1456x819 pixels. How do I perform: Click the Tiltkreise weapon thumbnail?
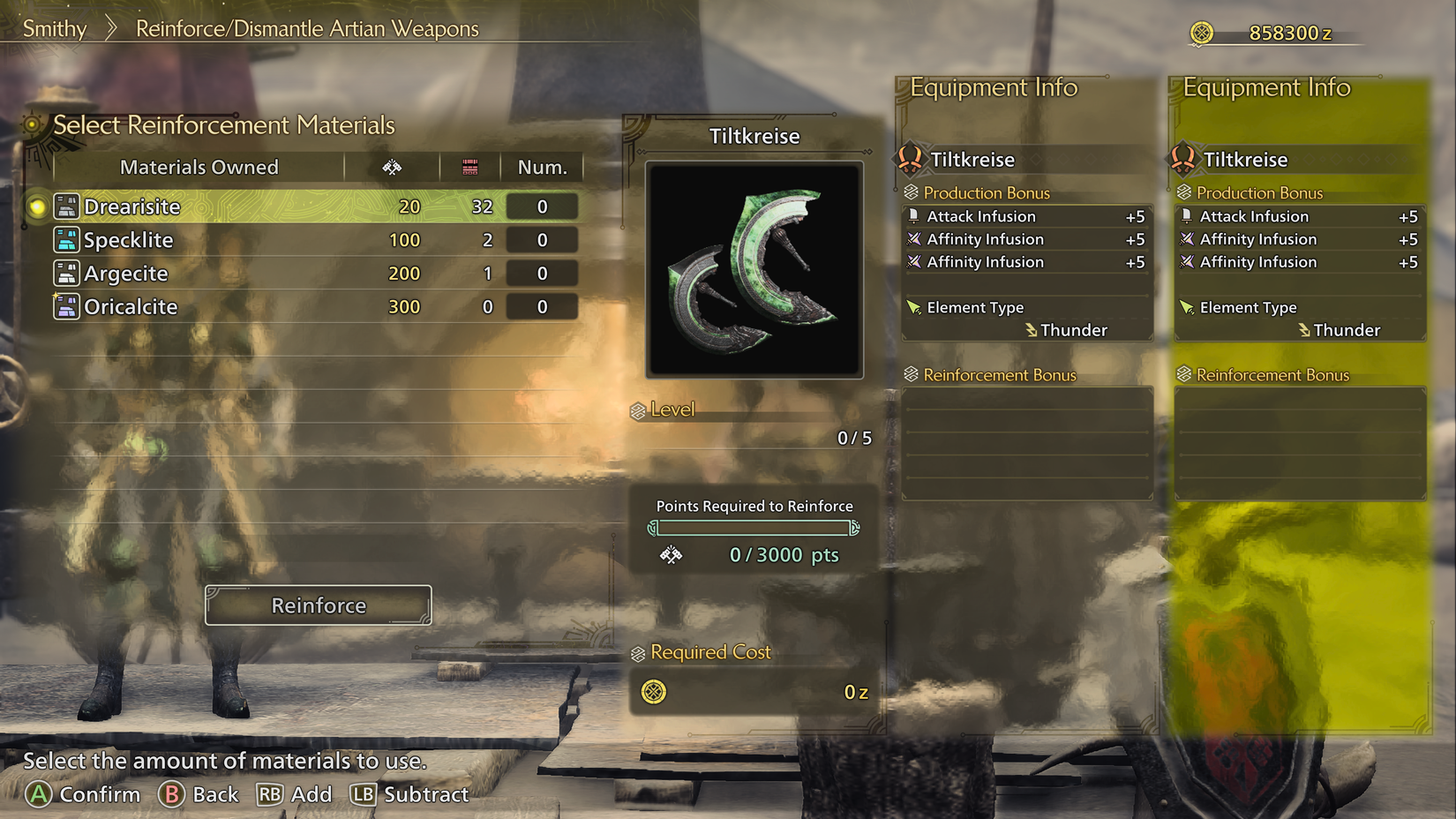pos(754,270)
